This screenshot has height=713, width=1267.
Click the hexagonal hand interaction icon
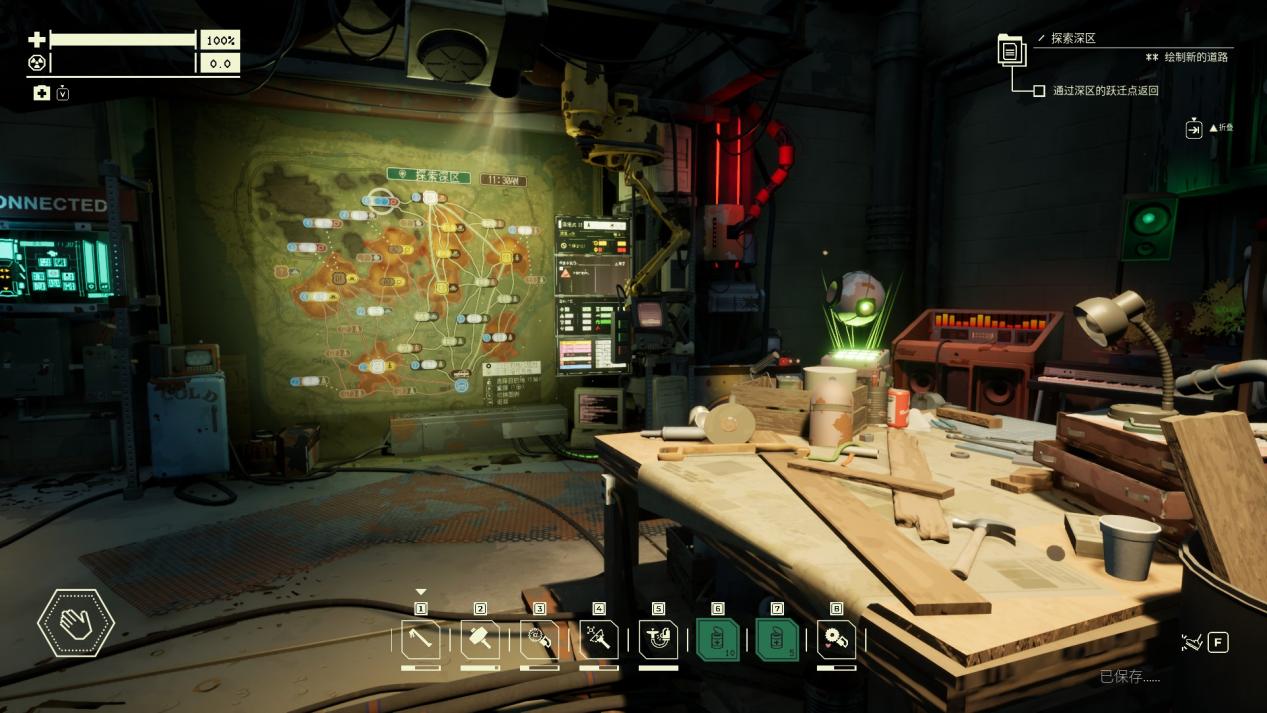[76, 623]
